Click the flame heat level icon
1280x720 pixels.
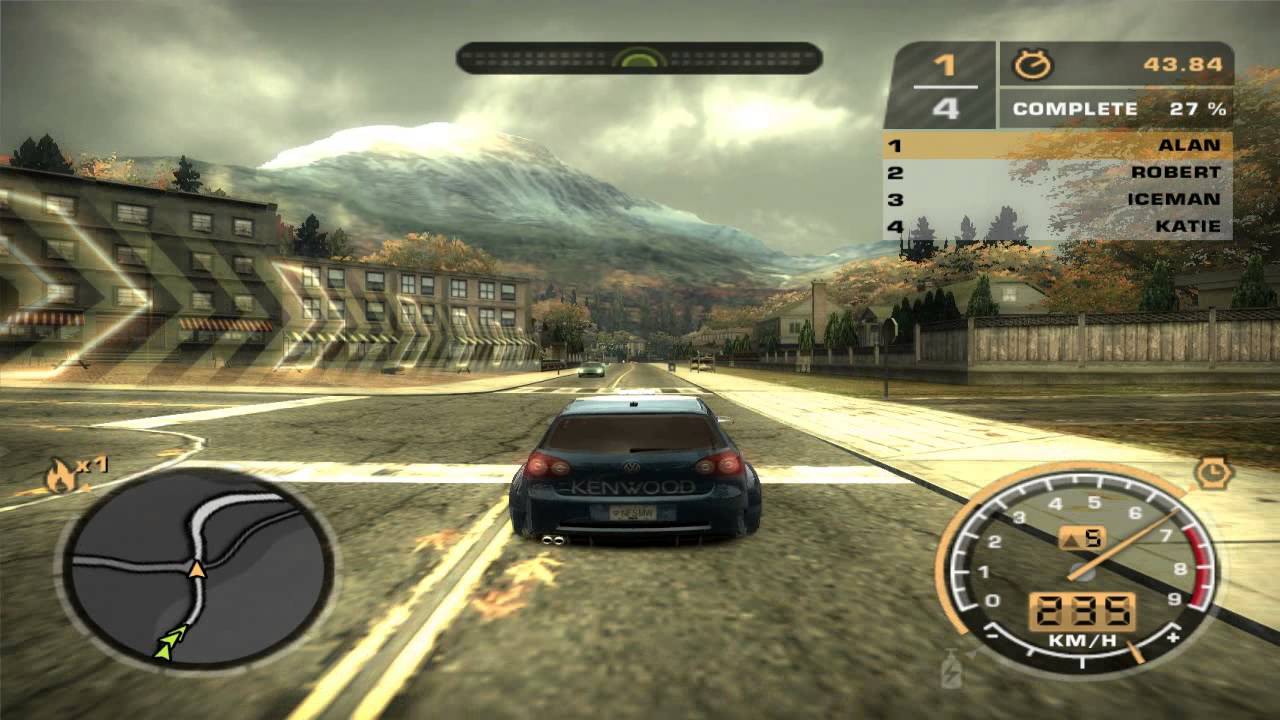tap(61, 477)
